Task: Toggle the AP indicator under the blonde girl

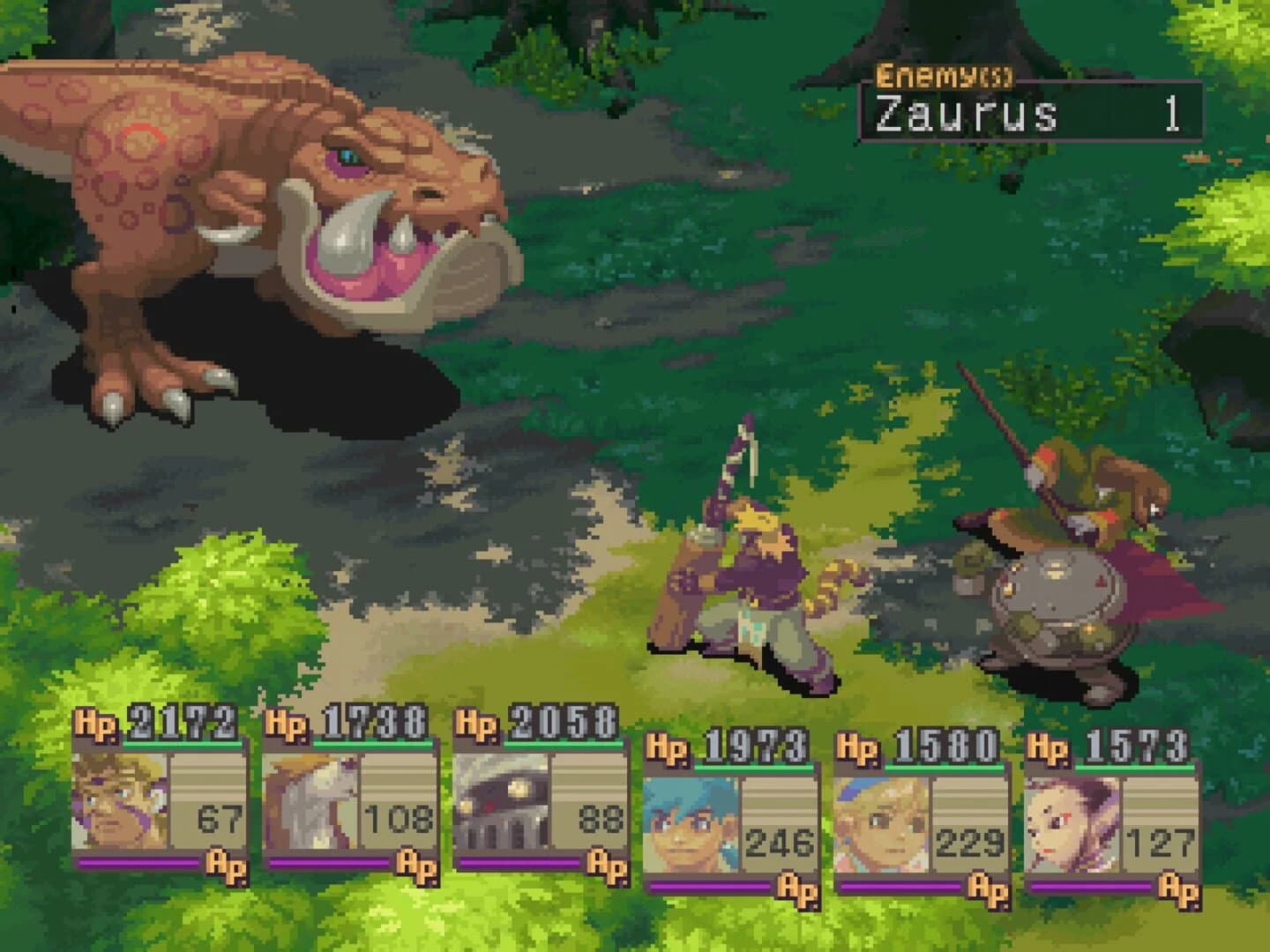Action: click(x=986, y=888)
